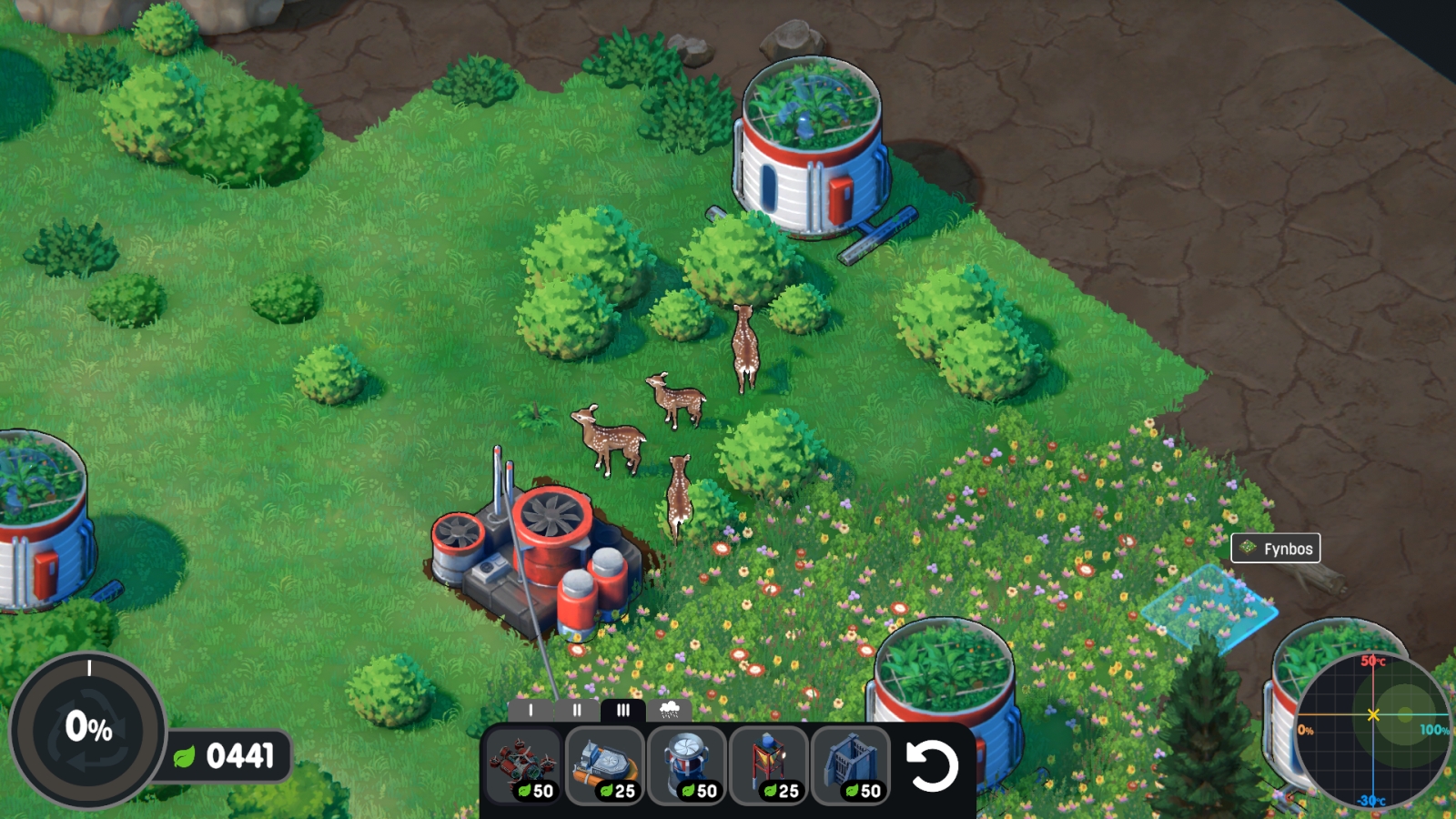Click the undo arrow button
This screenshot has height=819, width=1456.
[x=932, y=766]
